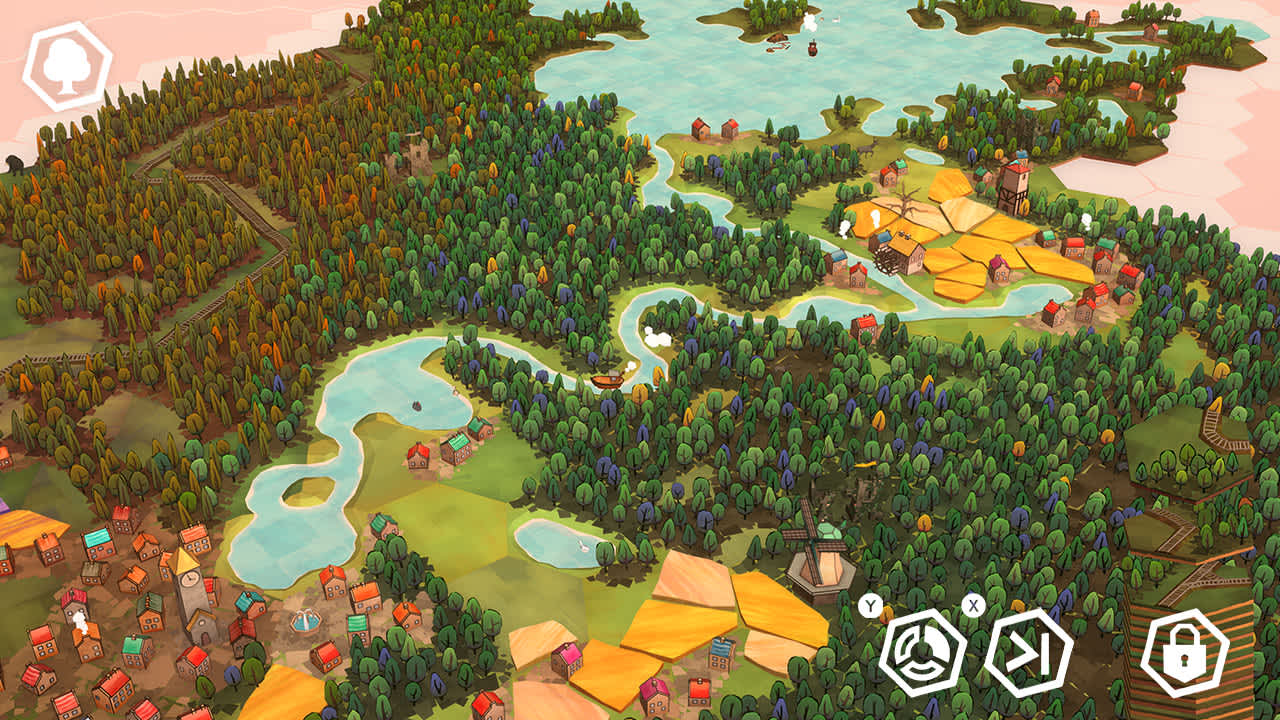Select the boat sailing on the river

tap(605, 379)
